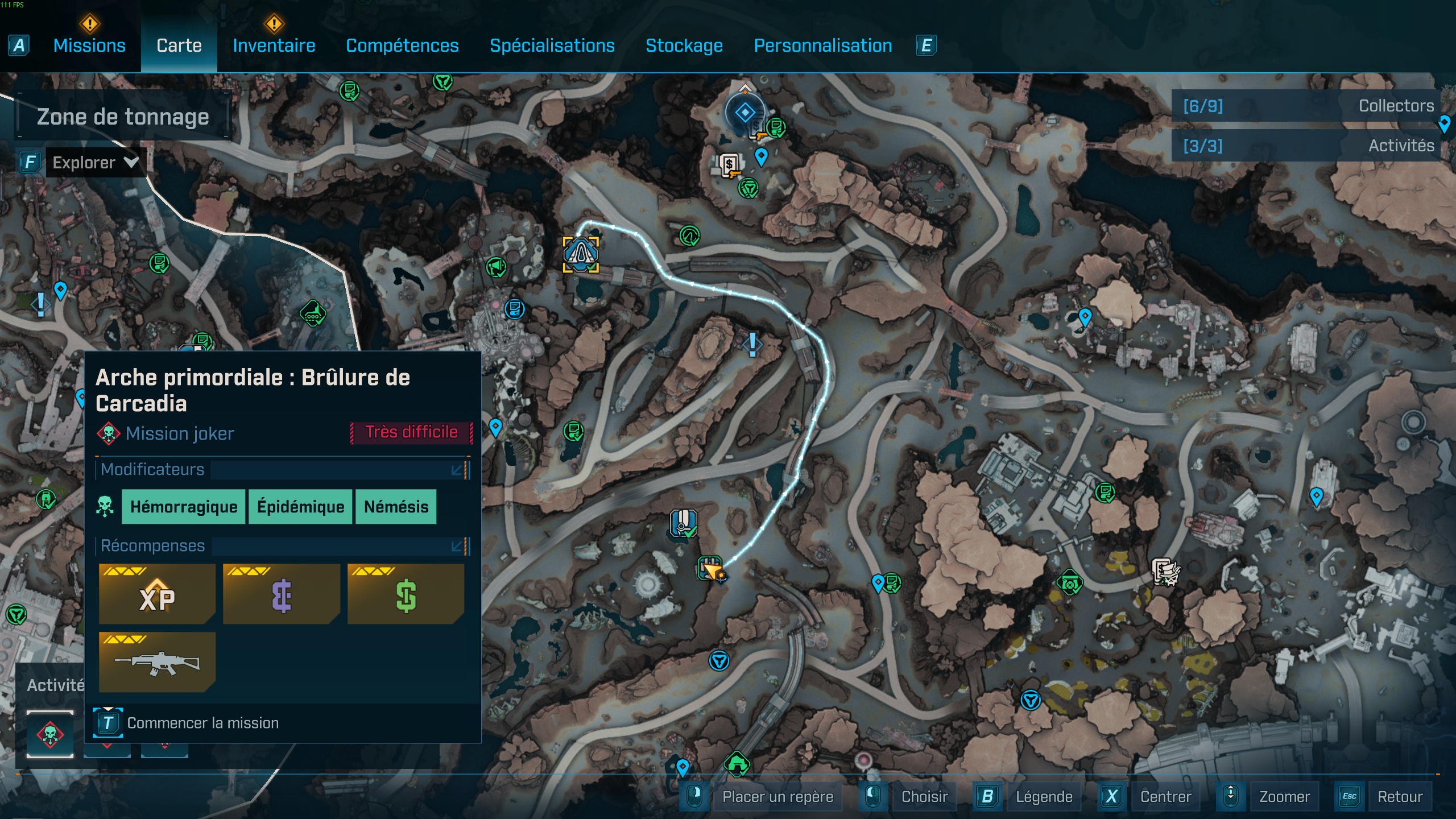Inspect the XP reward tile
The image size is (1456, 819).
pos(157,594)
